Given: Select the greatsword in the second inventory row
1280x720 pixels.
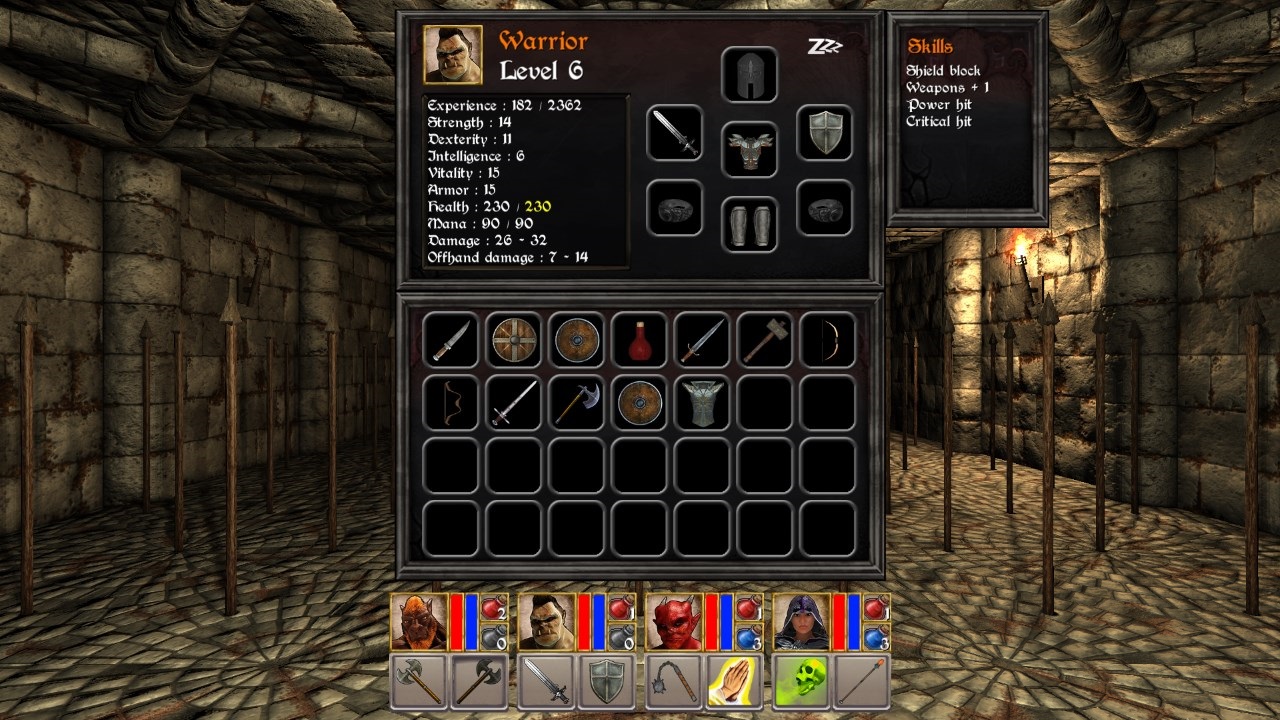Looking at the screenshot, I should coord(512,404).
